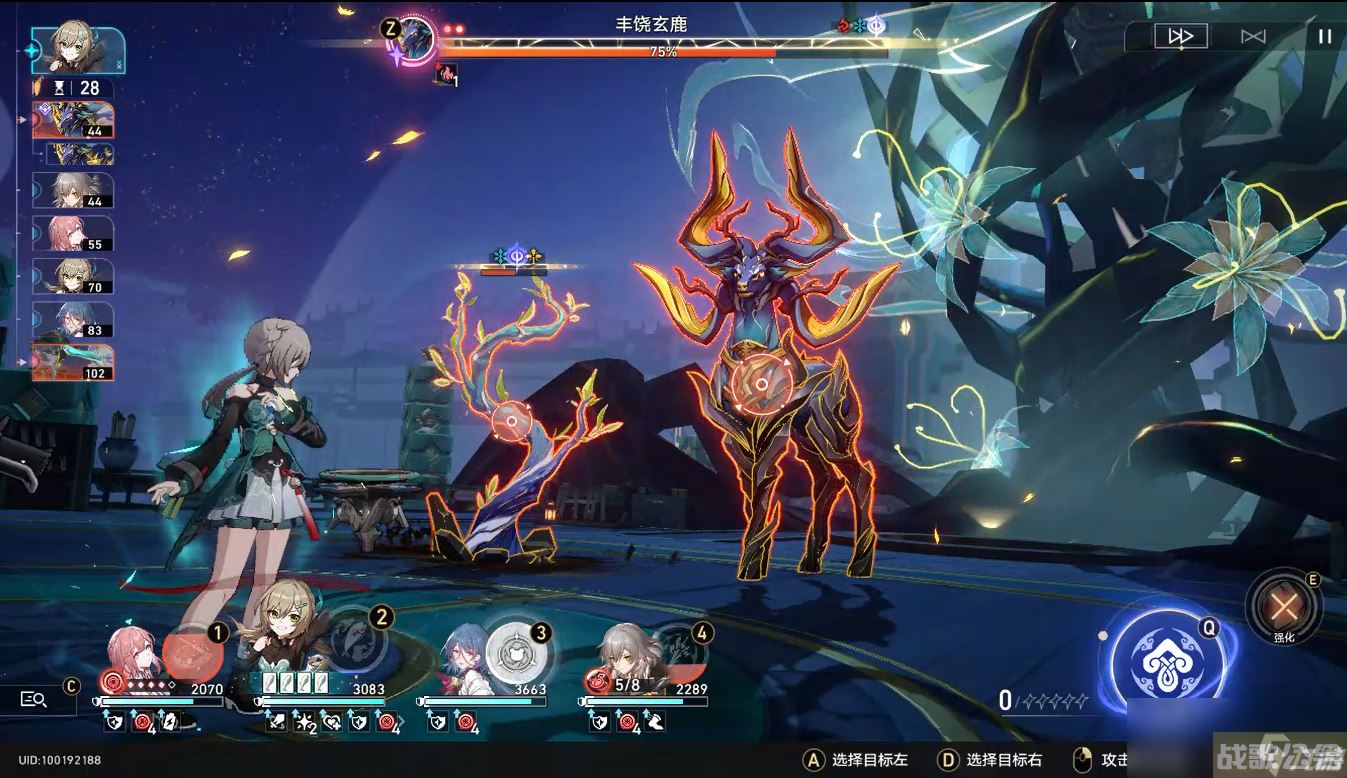
Task: Open the enemy details magnifier button
Action: click(x=34, y=699)
